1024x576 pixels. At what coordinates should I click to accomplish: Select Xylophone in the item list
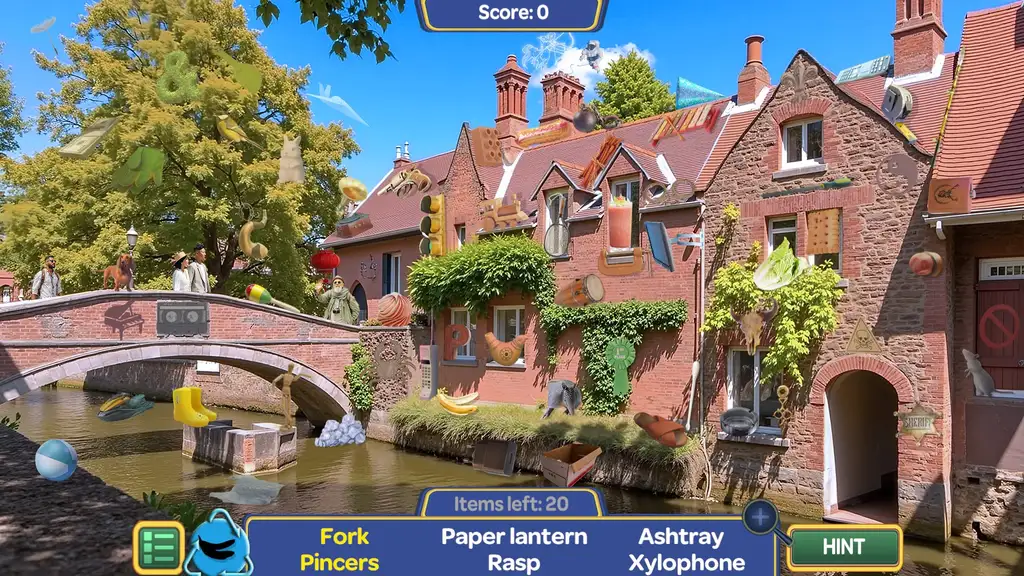(686, 562)
